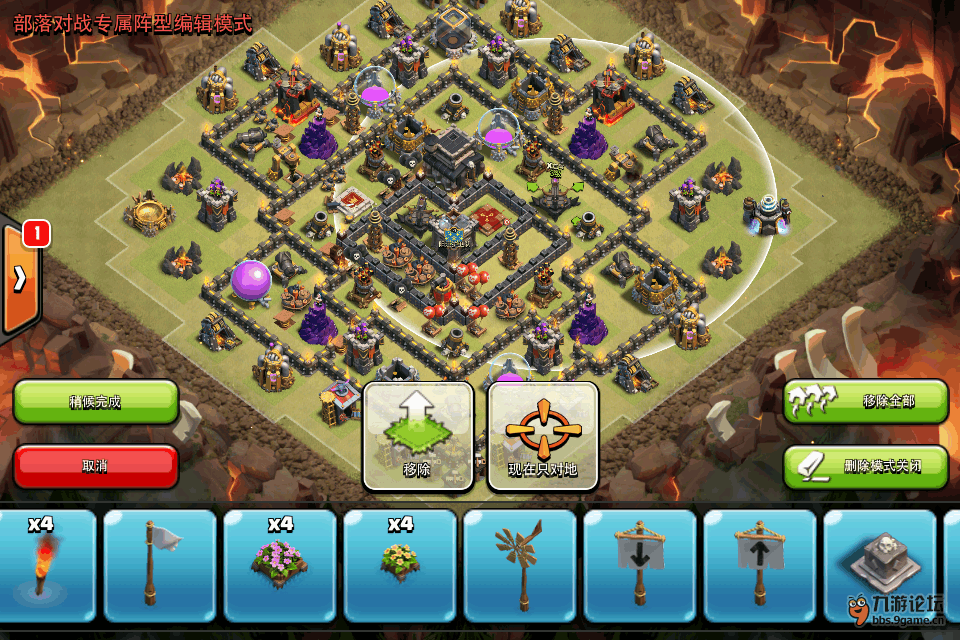960x640 pixels.
Task: Choose the stone skull statue slot
Action: (878, 565)
